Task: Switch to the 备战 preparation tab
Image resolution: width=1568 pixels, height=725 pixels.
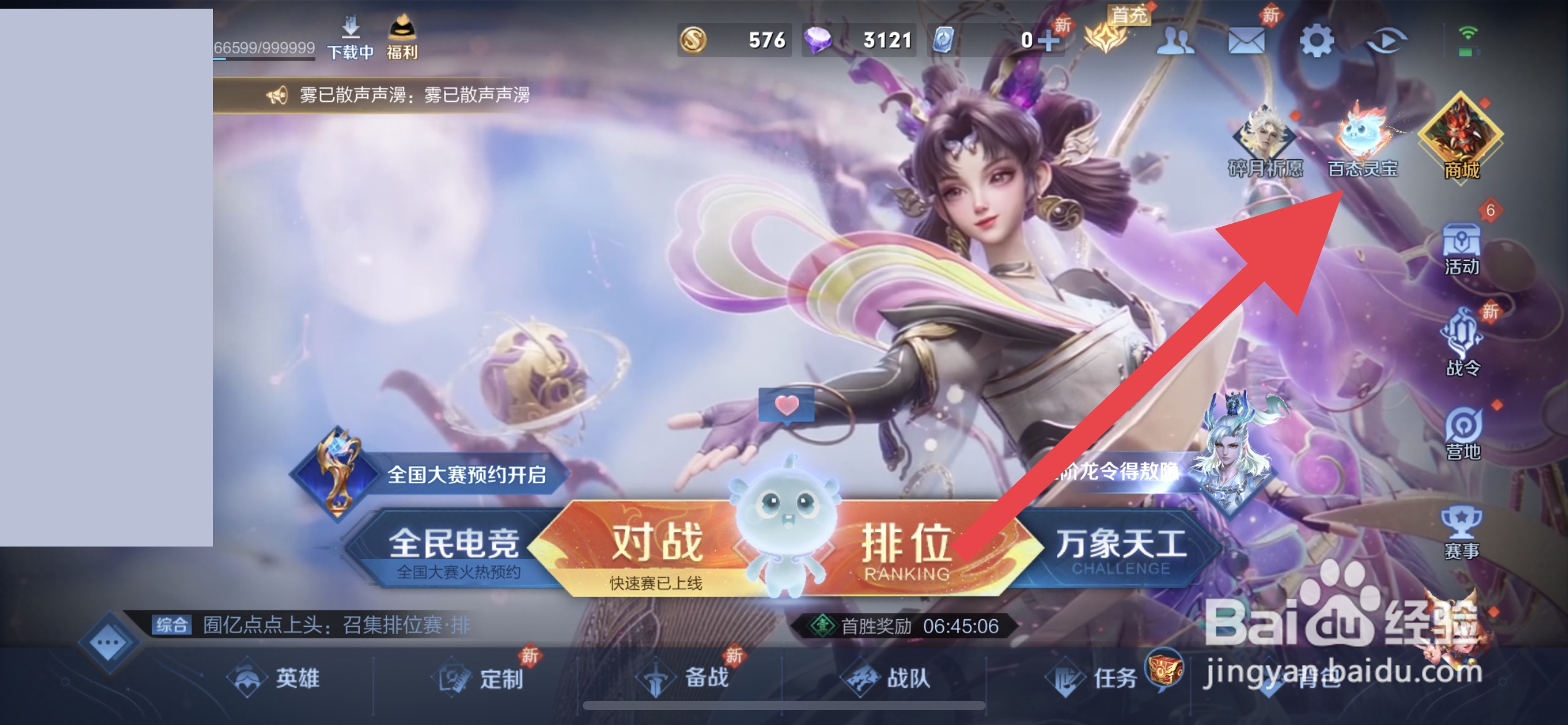Action: (x=693, y=678)
